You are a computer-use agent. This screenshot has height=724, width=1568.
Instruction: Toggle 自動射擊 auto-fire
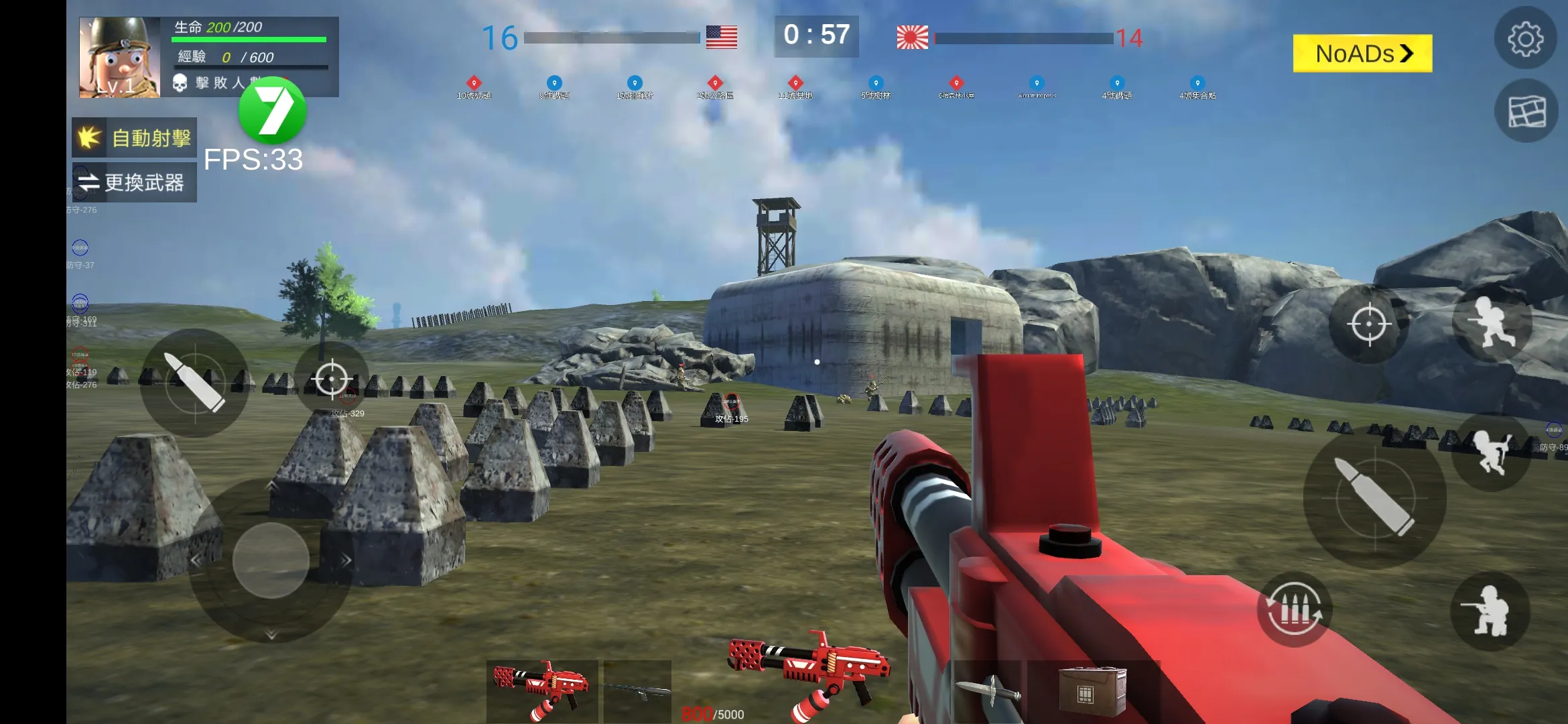[x=135, y=138]
